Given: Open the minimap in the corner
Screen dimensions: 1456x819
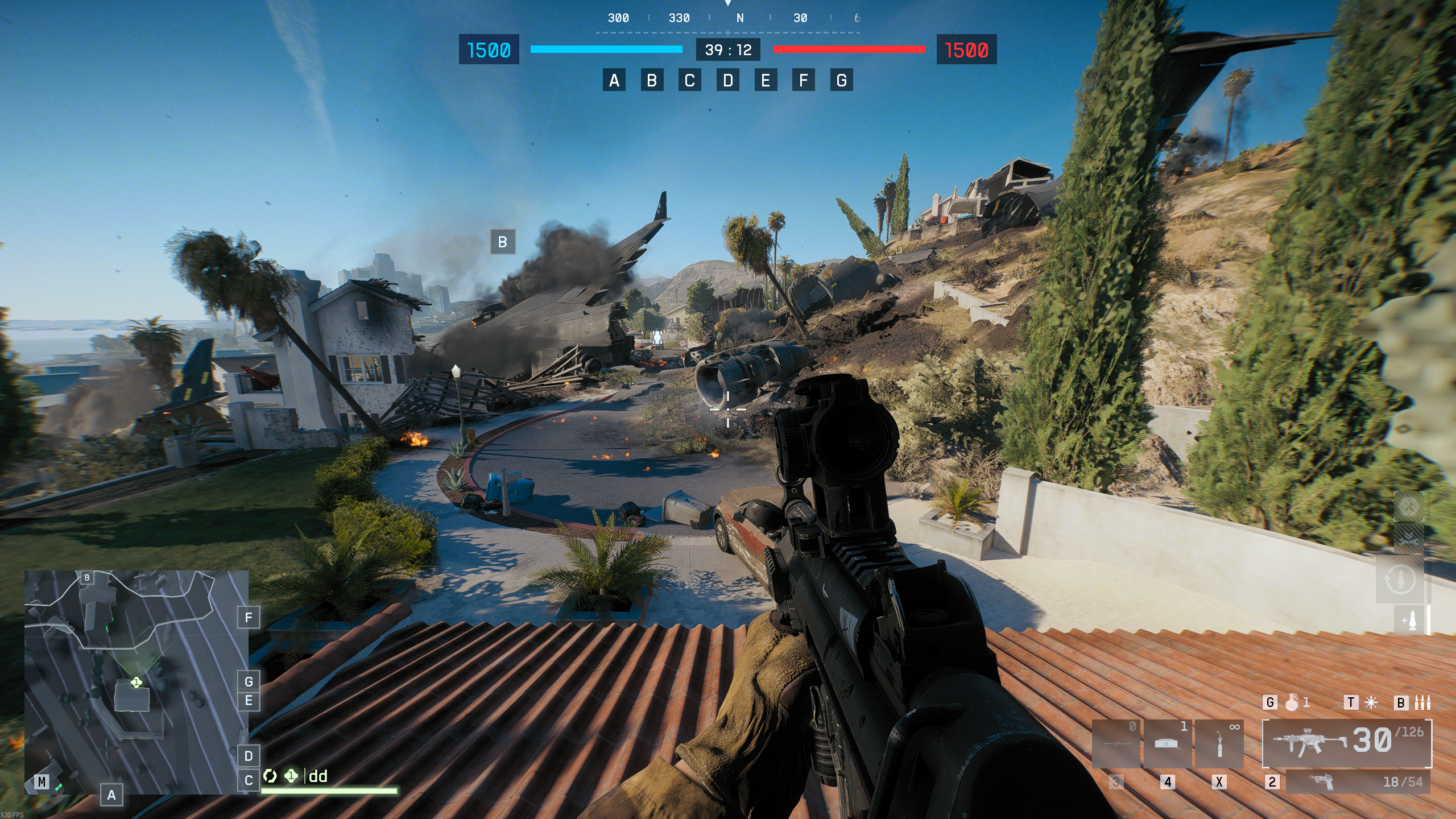Looking at the screenshot, I should click(x=136, y=681).
